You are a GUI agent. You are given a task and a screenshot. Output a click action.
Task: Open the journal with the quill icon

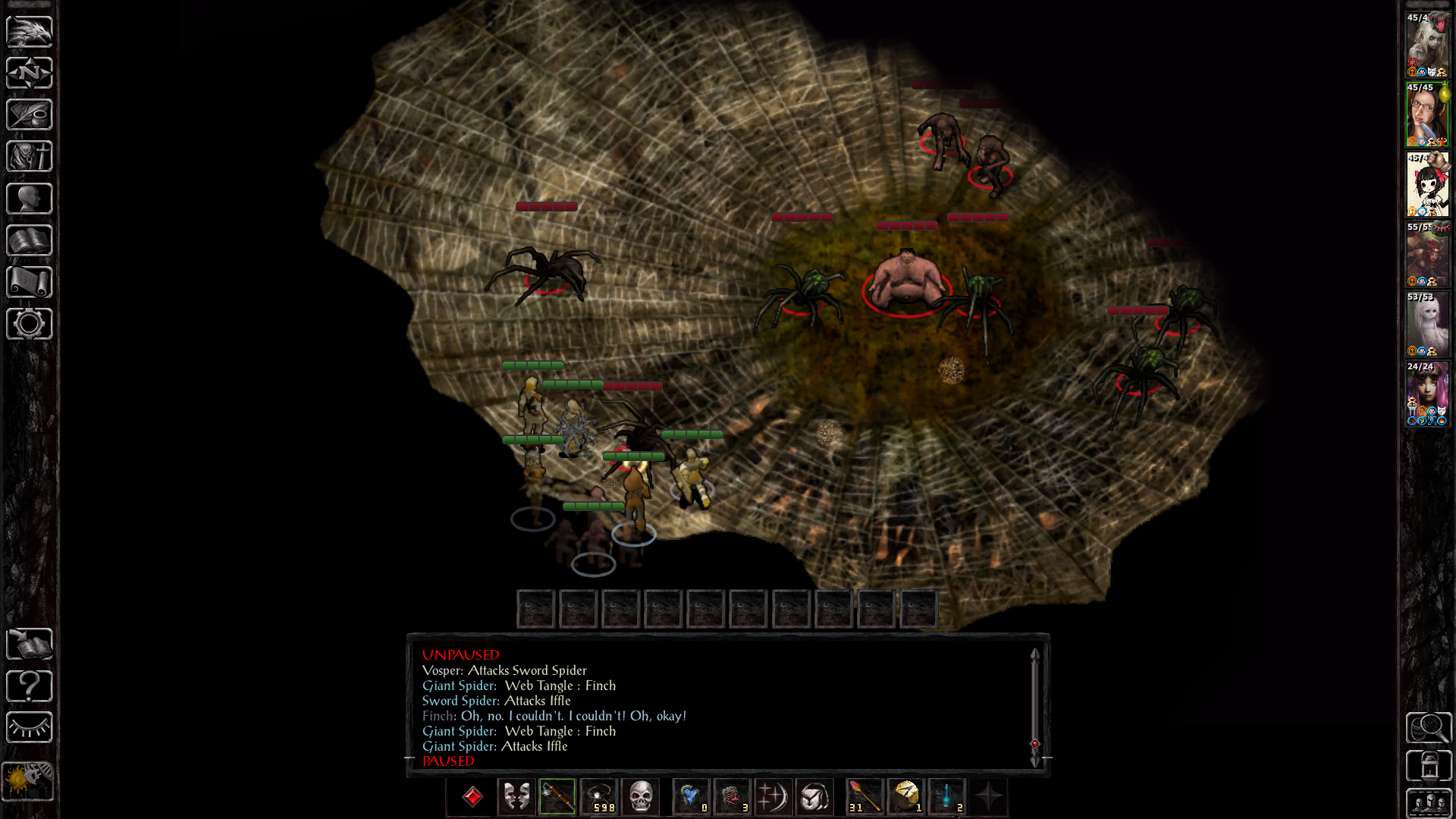pos(30,115)
